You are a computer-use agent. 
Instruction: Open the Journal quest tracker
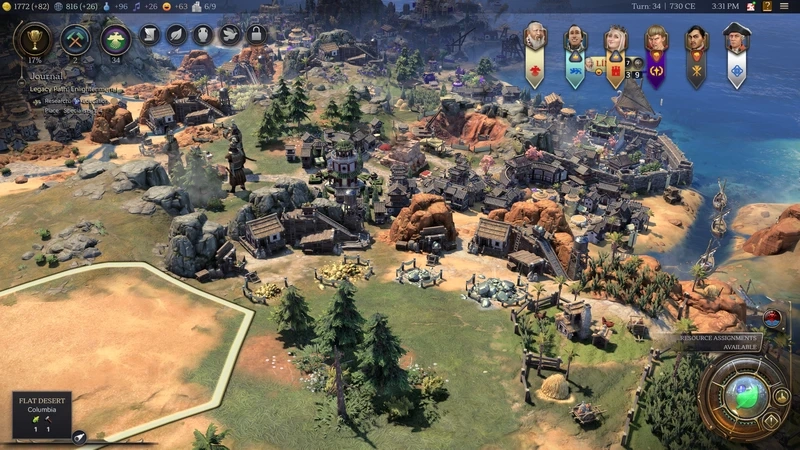pos(46,75)
